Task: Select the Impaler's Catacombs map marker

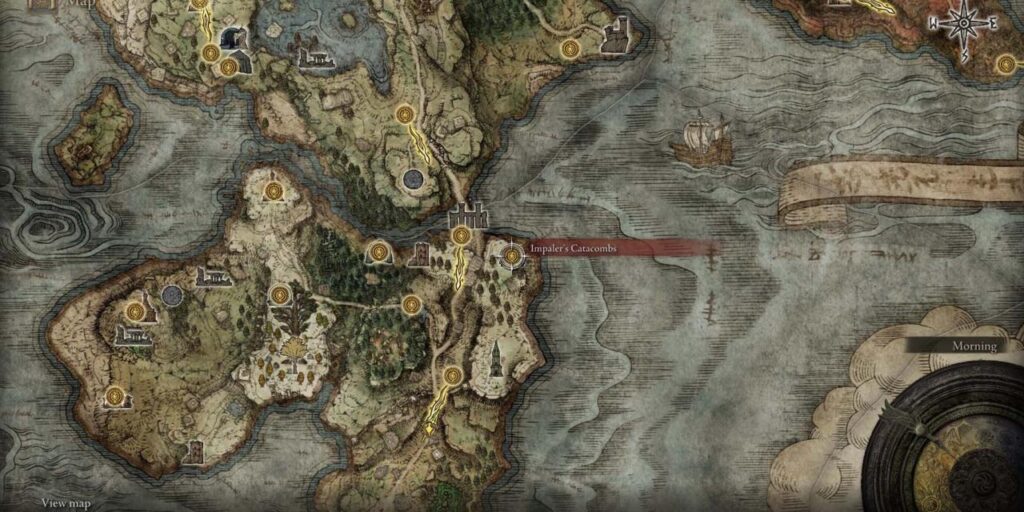Action: tap(513, 257)
